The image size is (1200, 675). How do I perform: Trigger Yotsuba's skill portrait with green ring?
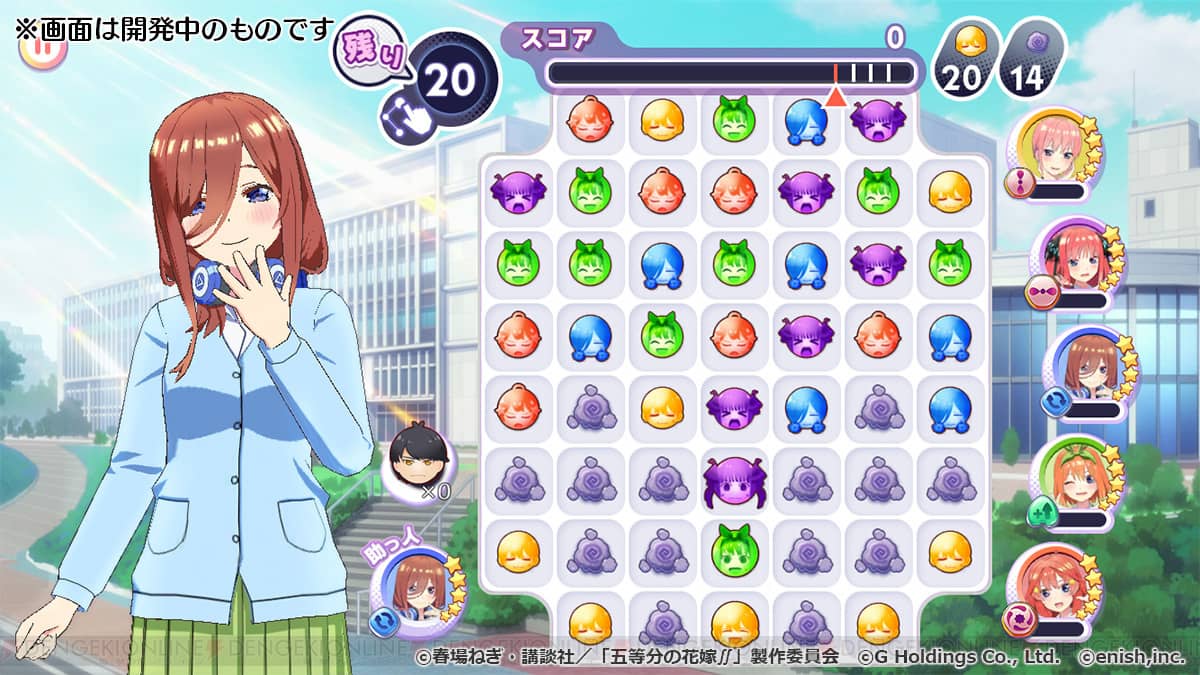[1072, 478]
